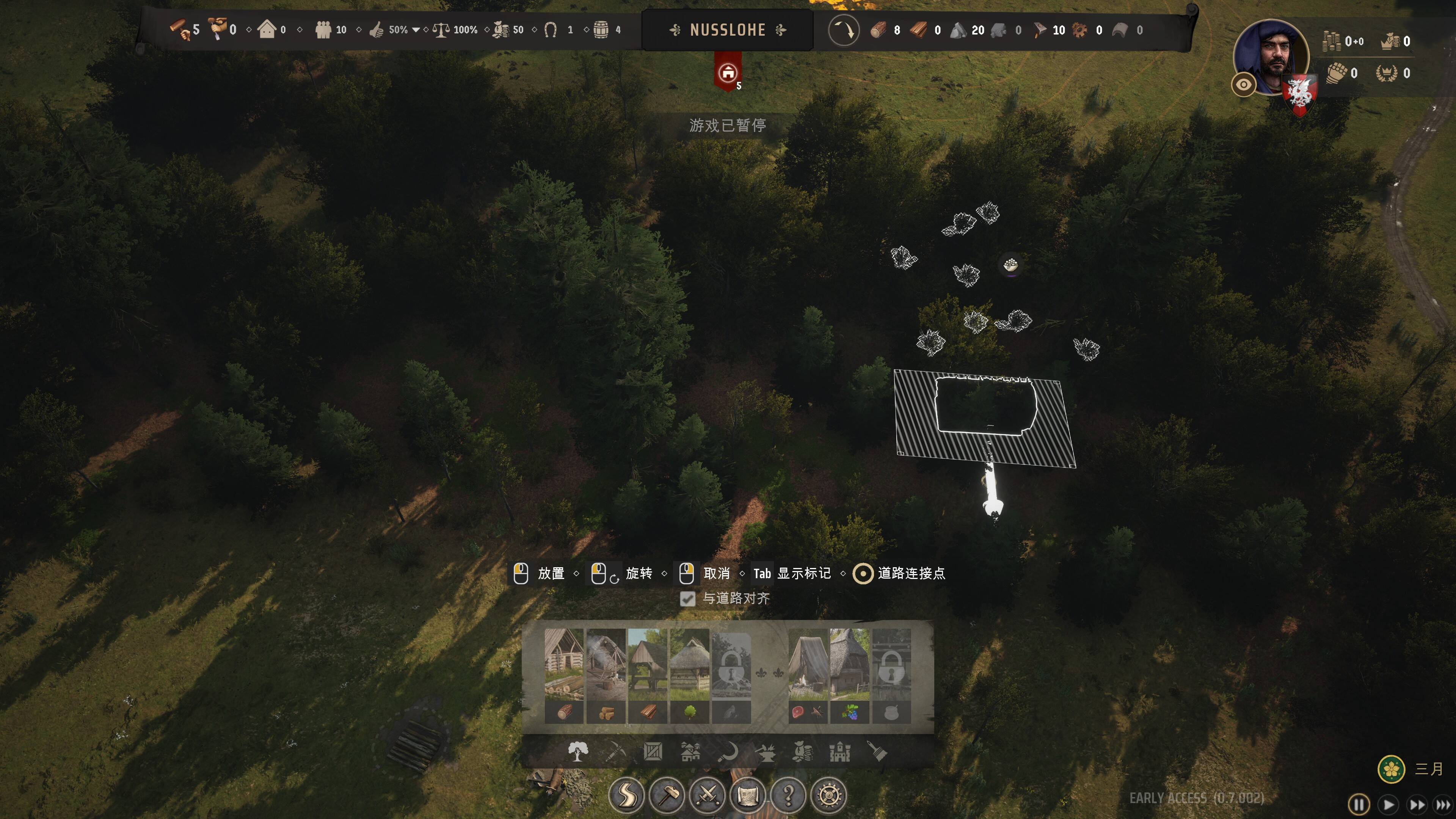Choose the hunting camp meat building
Image resolution: width=1456 pixels, height=819 pixels.
coord(808,675)
